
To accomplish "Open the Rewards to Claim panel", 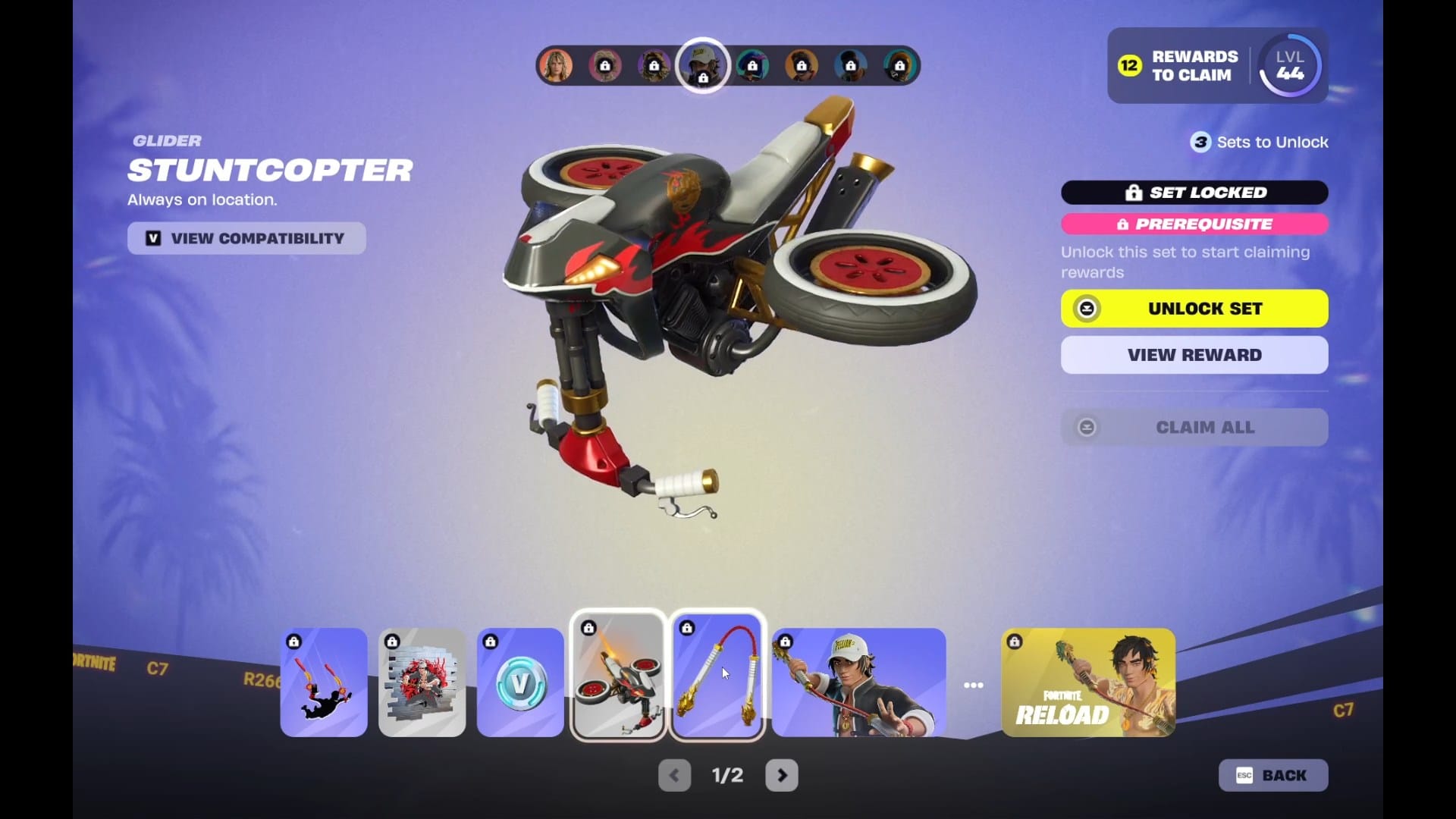I will point(1179,66).
